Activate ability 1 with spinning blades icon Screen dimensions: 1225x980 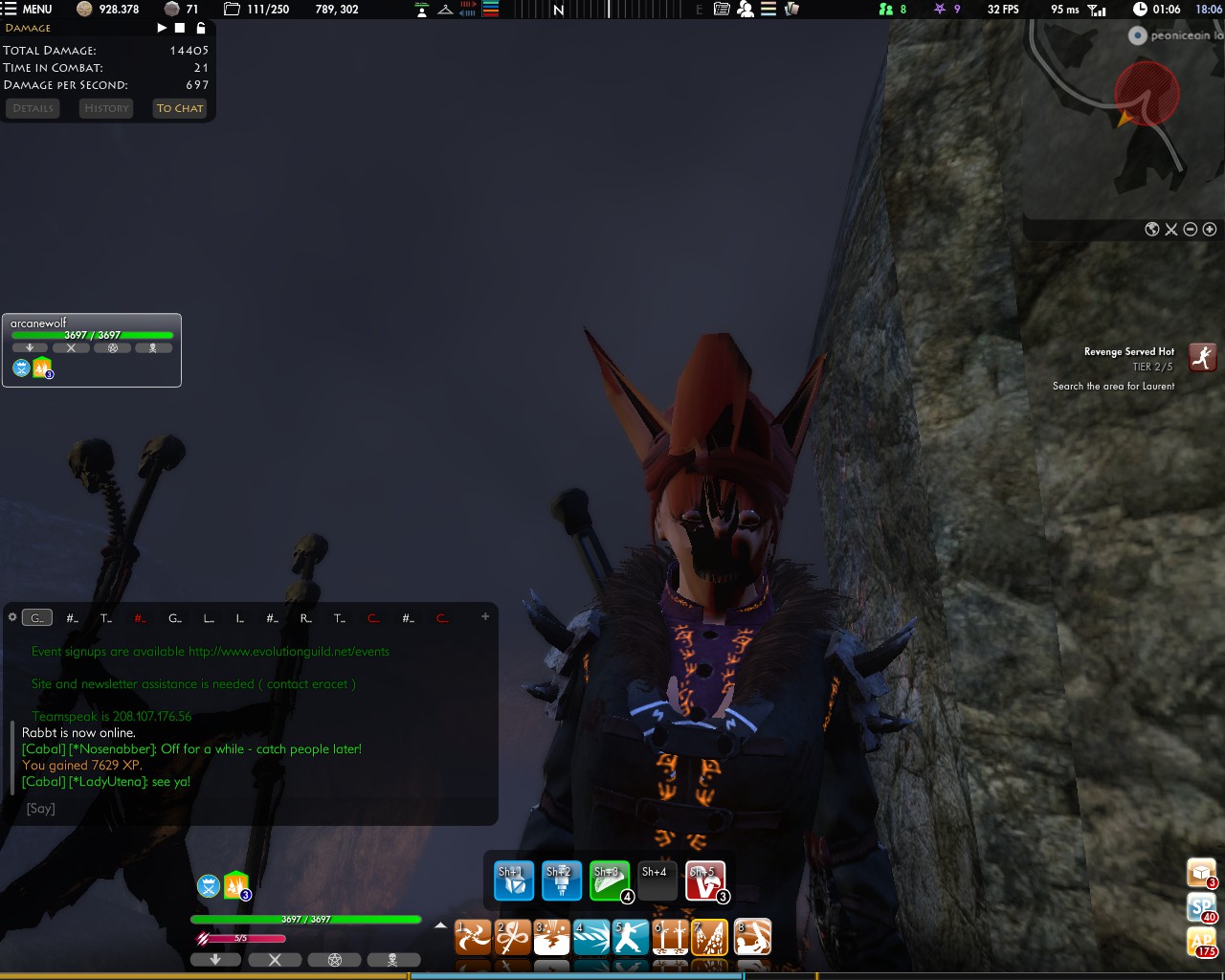[x=473, y=938]
